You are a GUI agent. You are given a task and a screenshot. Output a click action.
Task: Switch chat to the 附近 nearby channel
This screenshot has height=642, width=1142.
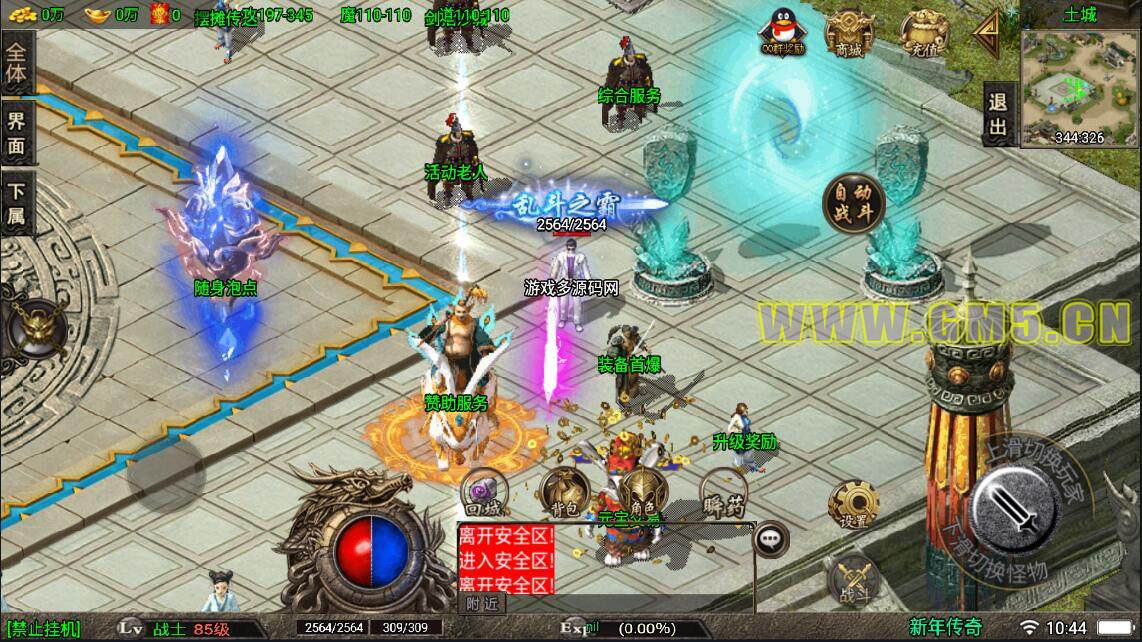pyautogui.click(x=483, y=604)
